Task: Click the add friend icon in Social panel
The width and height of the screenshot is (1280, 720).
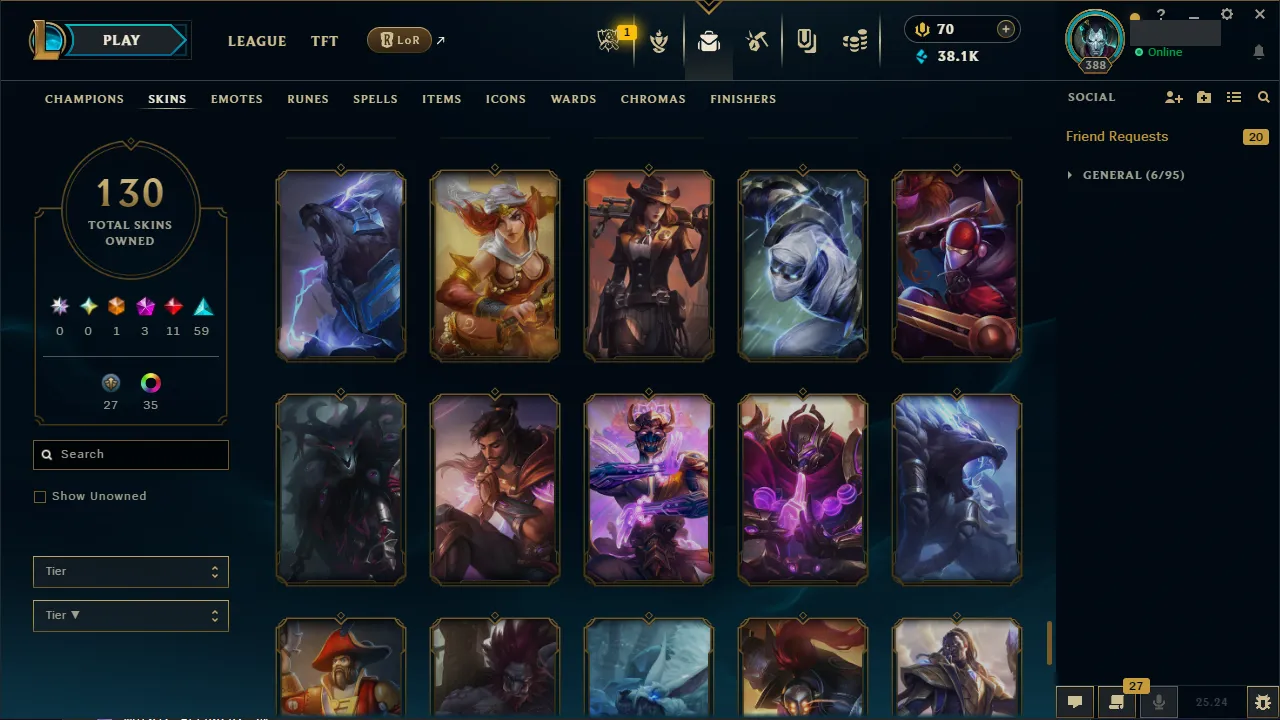Action: (x=1173, y=97)
